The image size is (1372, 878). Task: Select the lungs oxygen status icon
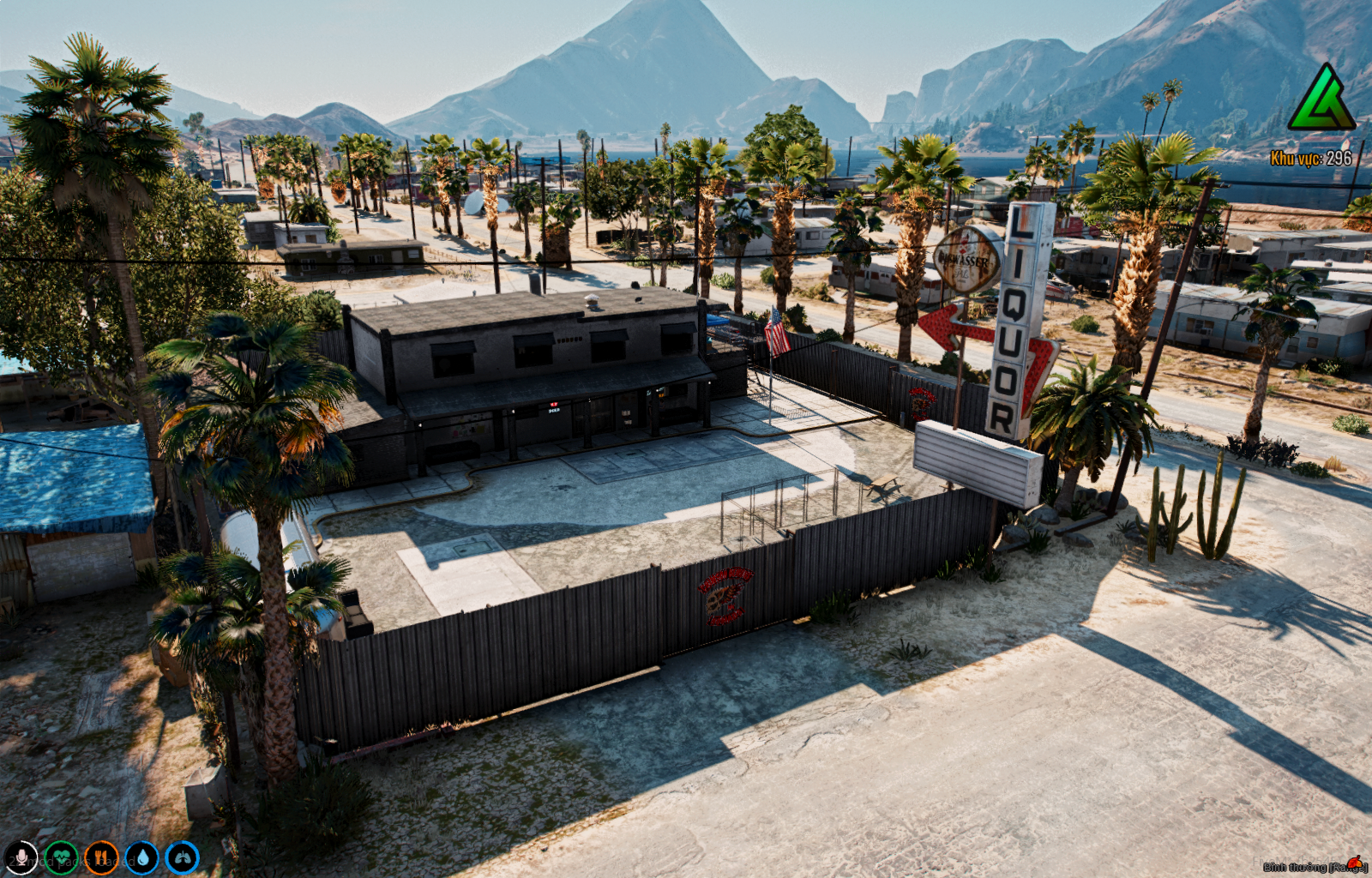(182, 857)
